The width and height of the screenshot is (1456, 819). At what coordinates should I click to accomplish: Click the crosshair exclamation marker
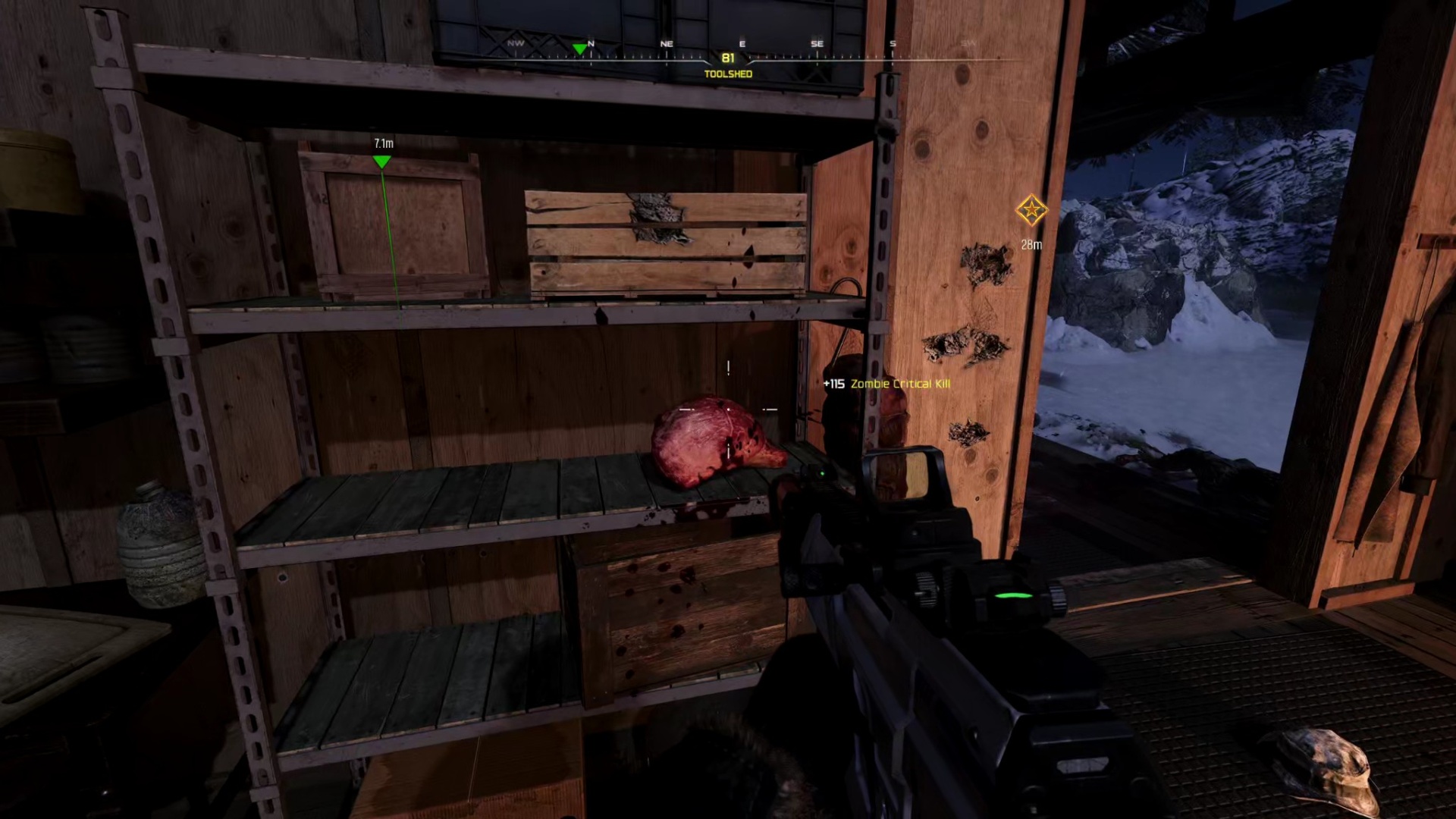pos(728,368)
